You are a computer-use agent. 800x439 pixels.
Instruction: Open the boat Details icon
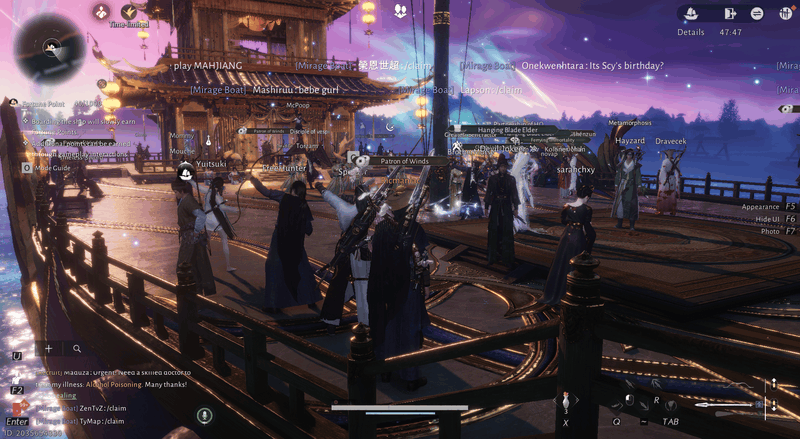690,13
